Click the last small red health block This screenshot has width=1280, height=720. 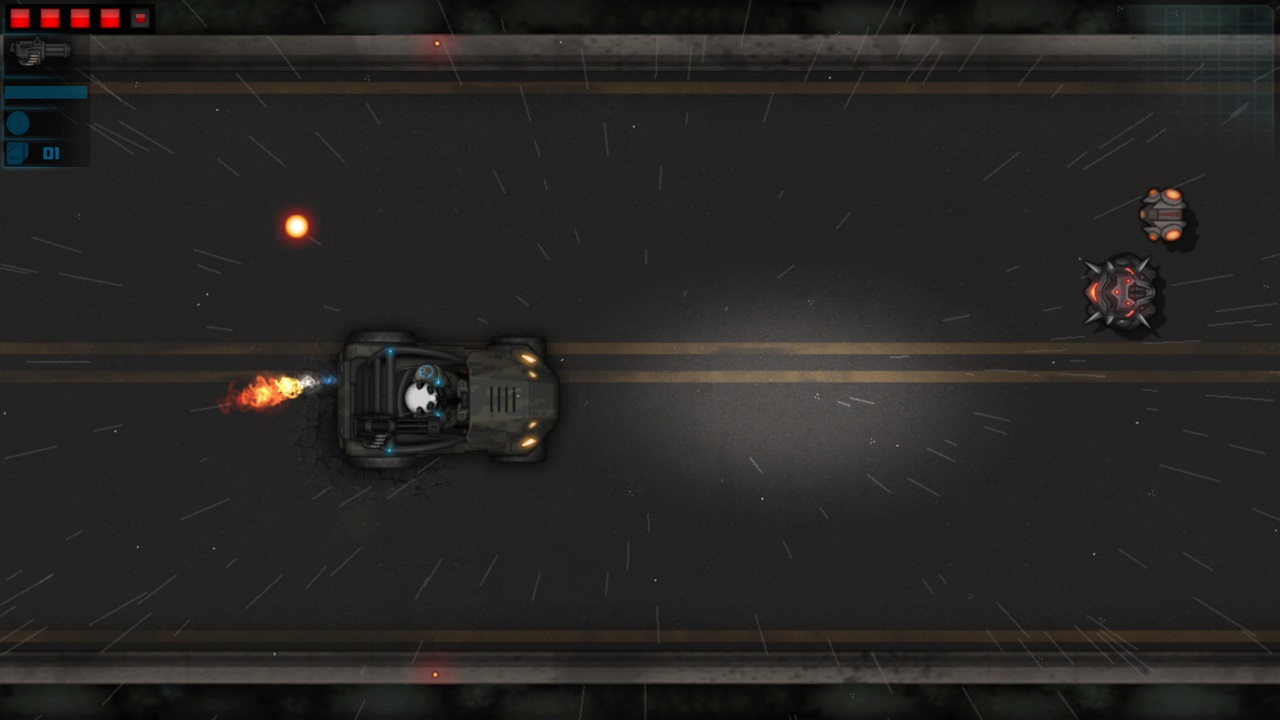(139, 17)
